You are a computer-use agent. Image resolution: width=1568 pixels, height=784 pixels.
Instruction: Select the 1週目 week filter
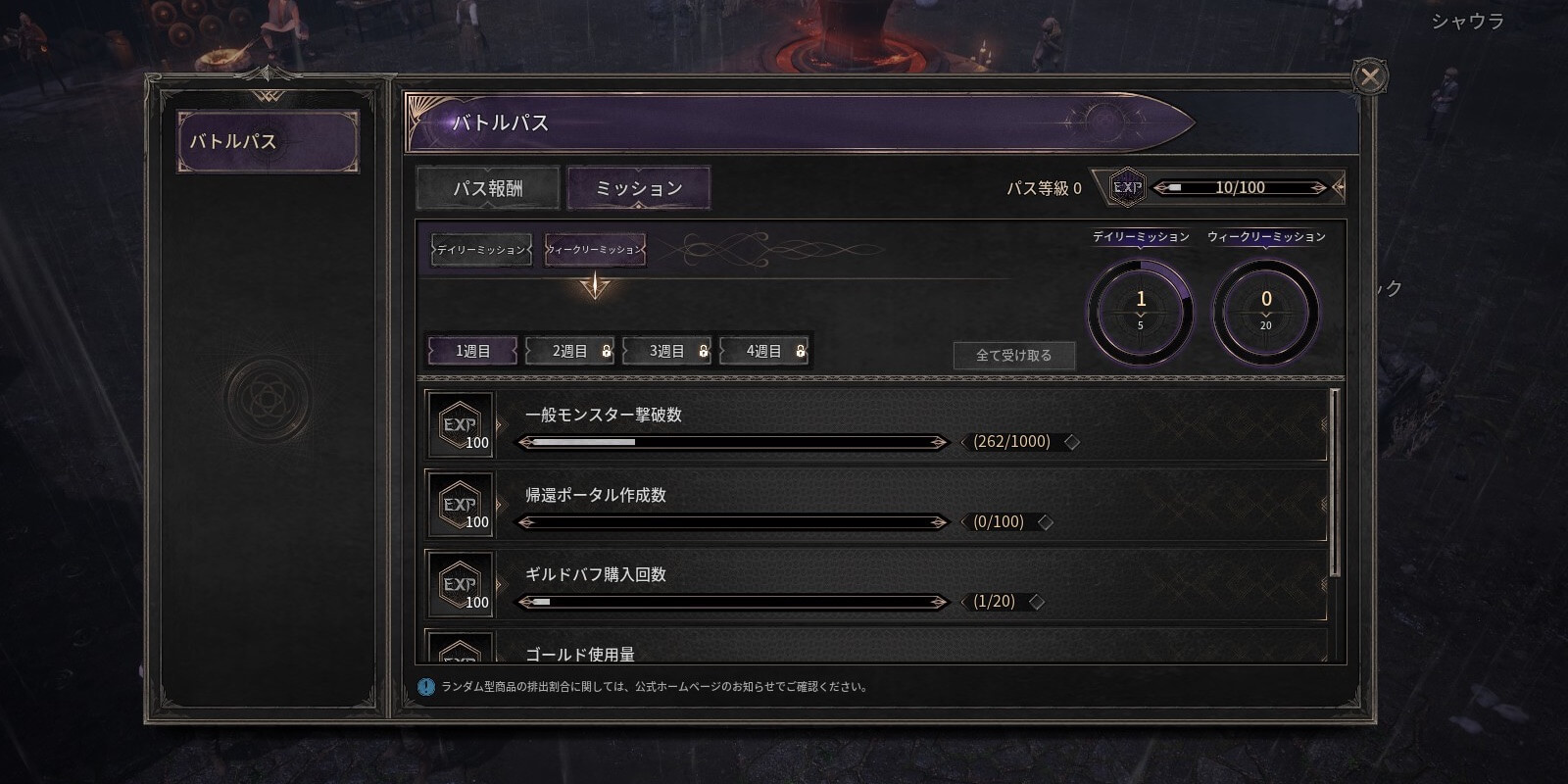[471, 350]
